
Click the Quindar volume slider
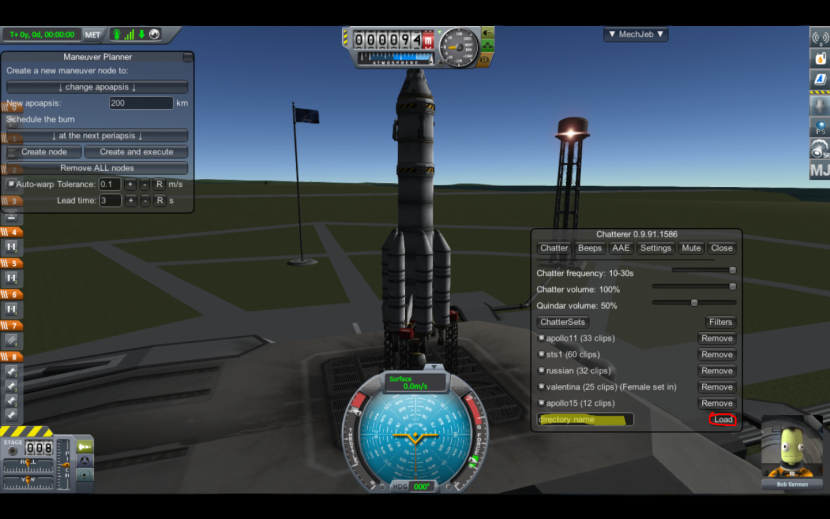(694, 302)
